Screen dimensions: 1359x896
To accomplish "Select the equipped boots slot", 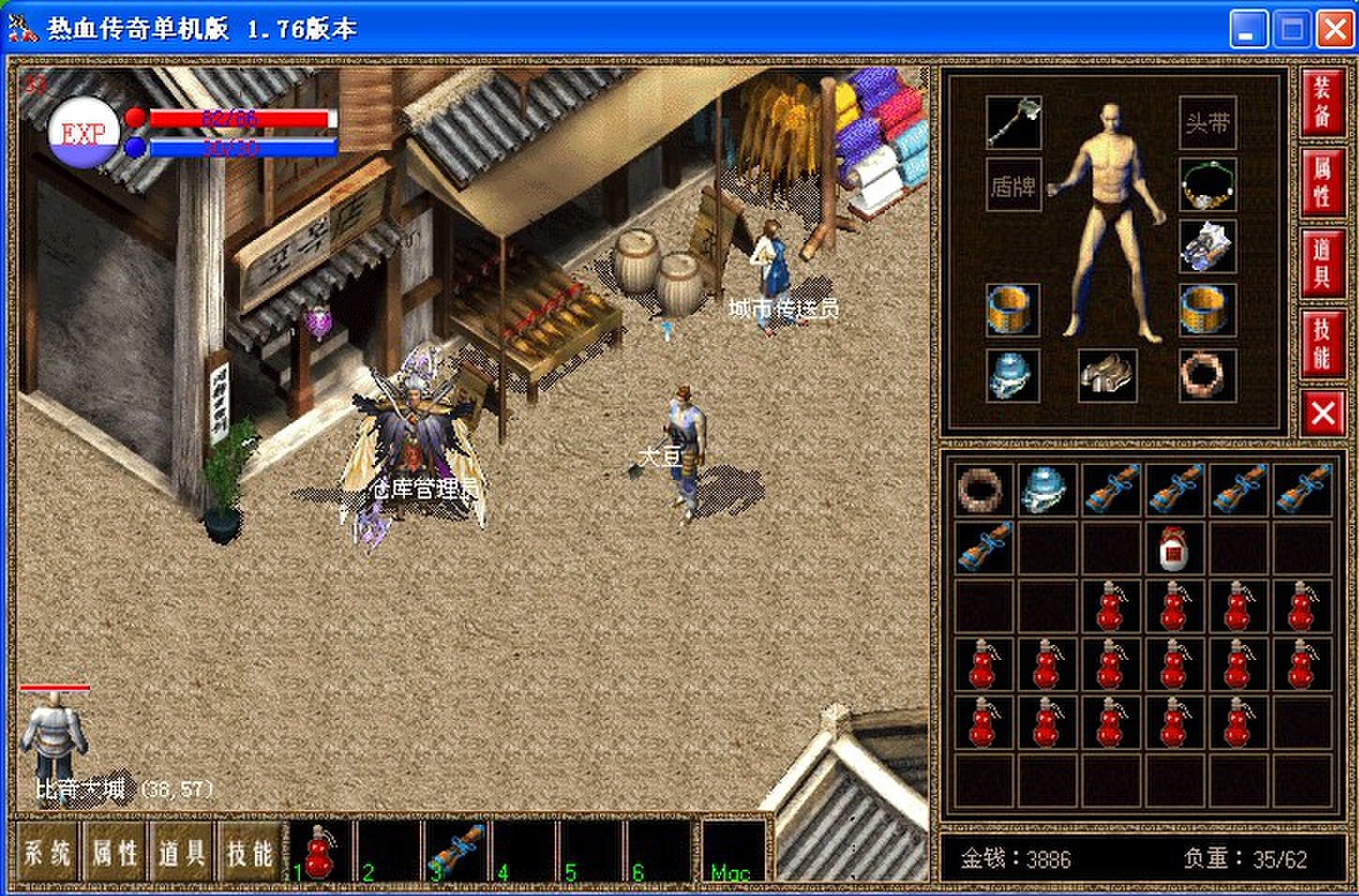I will click(x=1107, y=375).
